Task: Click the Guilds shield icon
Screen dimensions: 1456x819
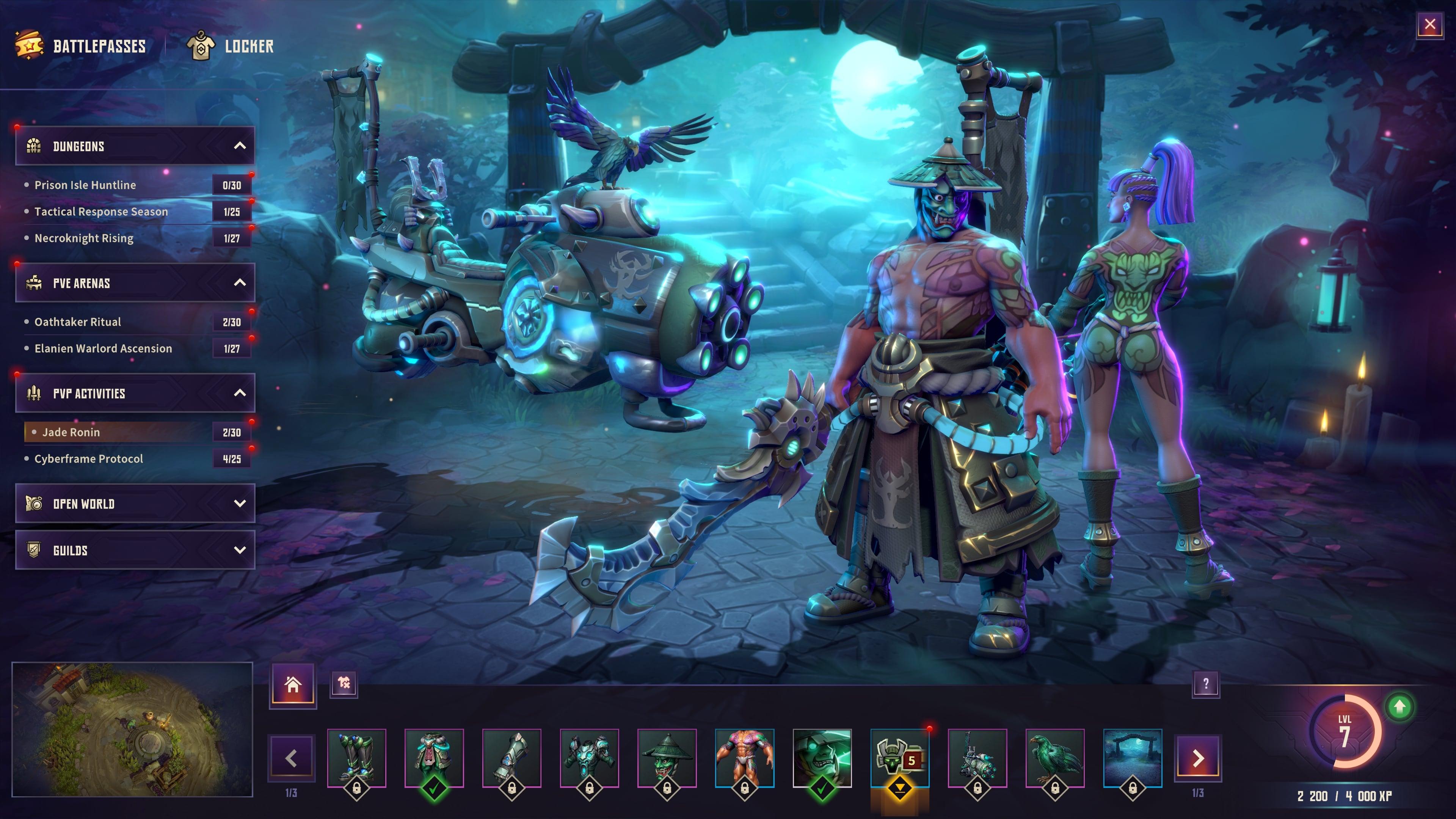Action: [33, 550]
